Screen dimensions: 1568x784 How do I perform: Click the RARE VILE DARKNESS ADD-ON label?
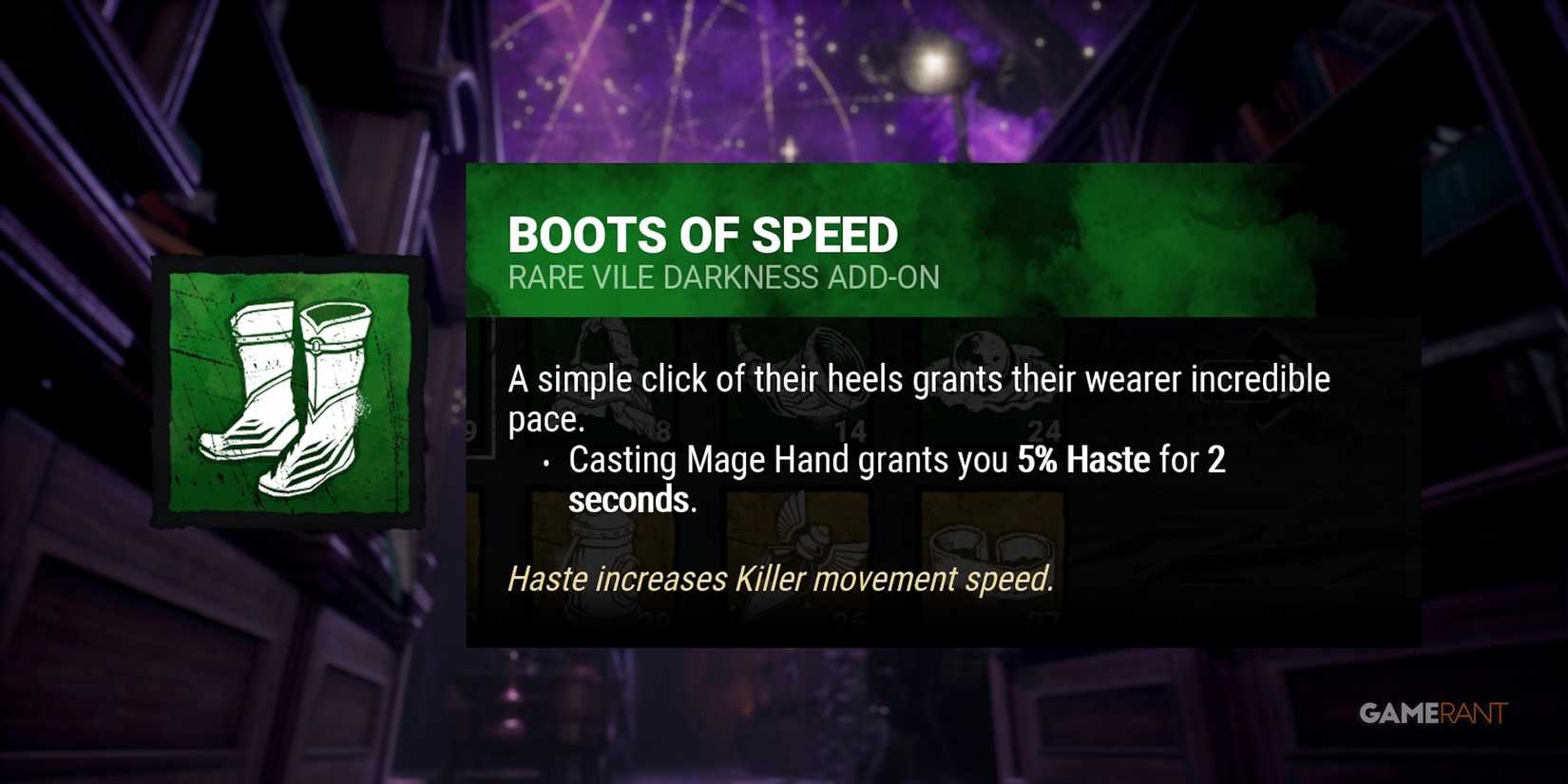coord(724,277)
